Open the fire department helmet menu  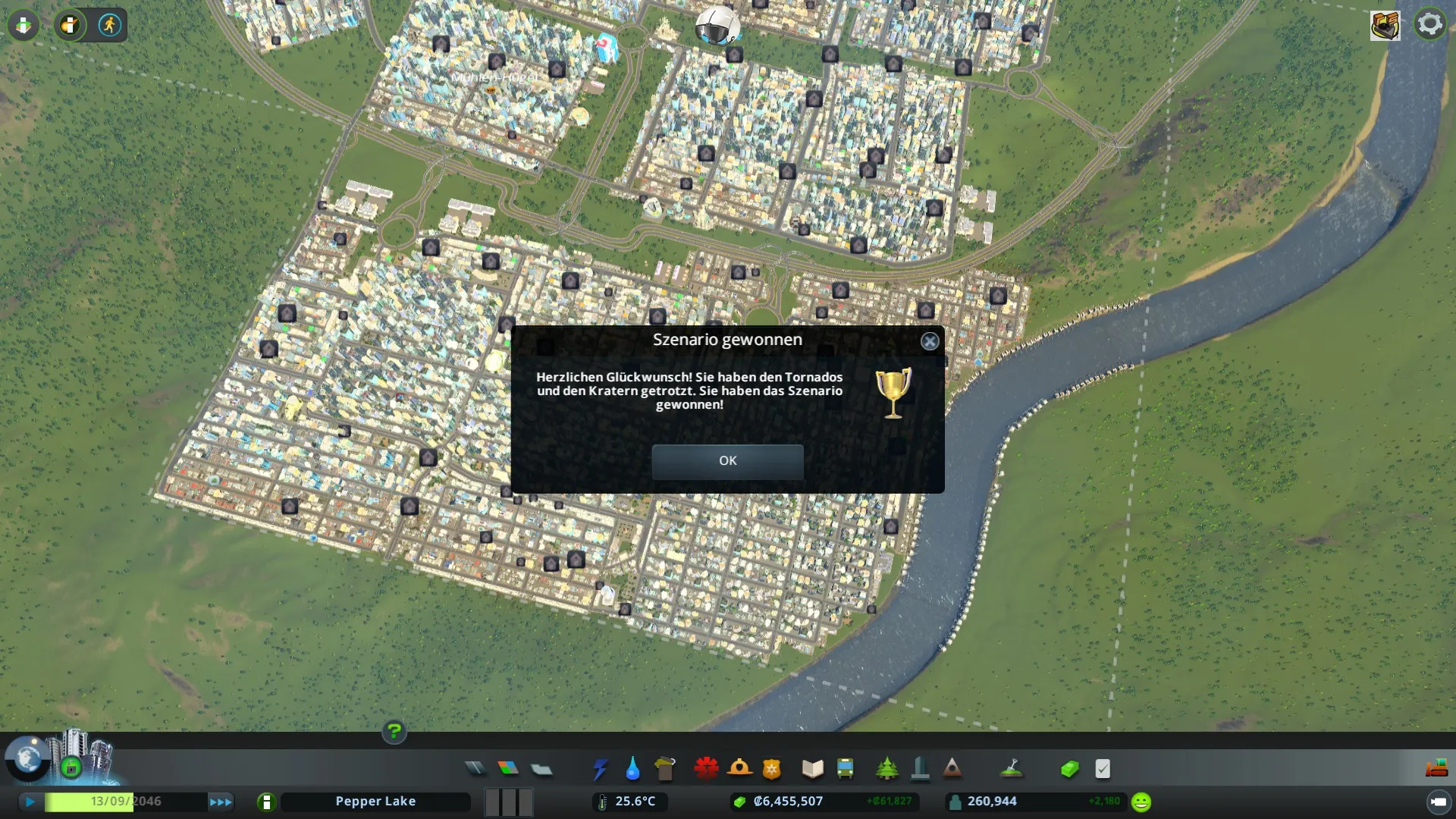[739, 769]
